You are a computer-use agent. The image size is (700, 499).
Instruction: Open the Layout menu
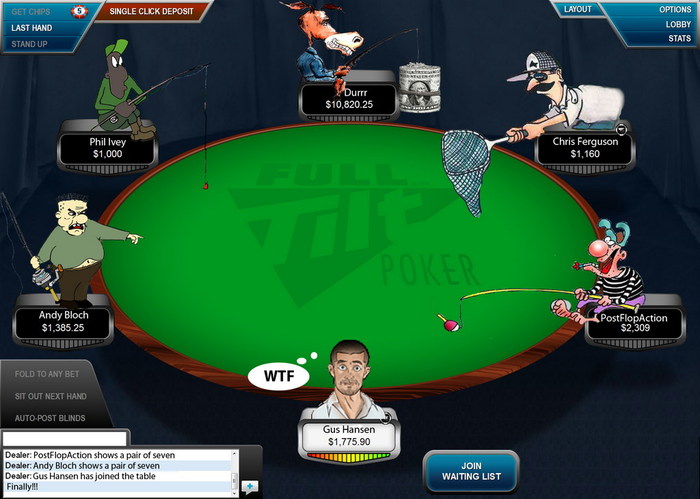[x=578, y=9]
